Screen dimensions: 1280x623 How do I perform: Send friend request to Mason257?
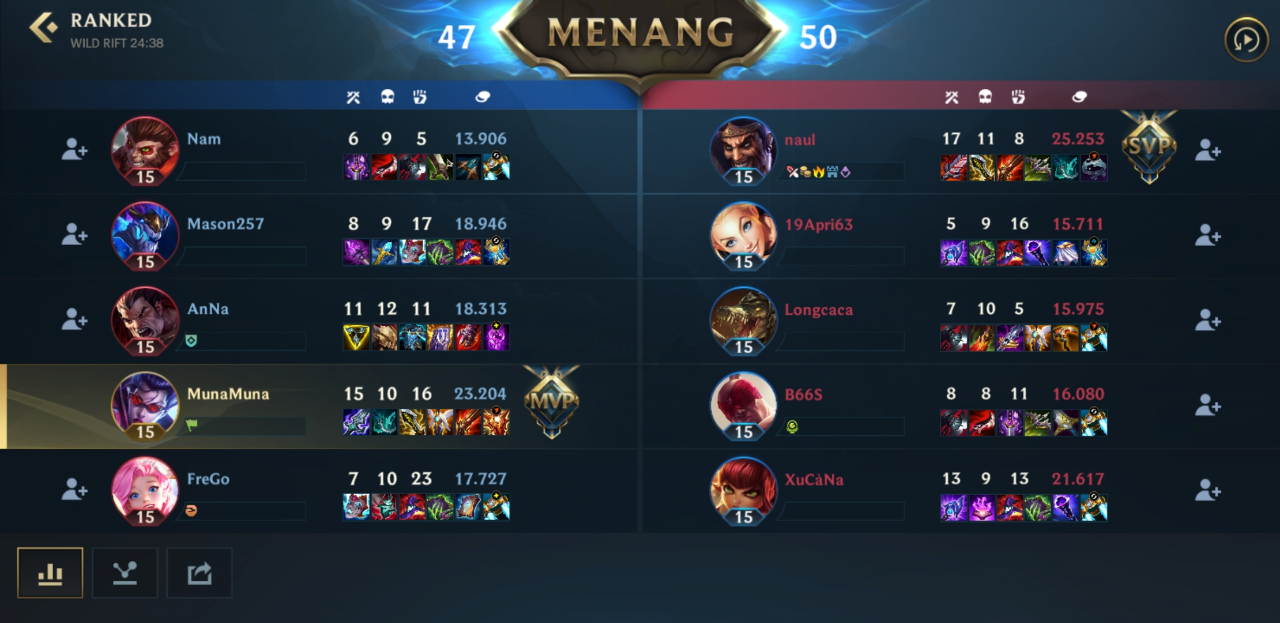[75, 234]
